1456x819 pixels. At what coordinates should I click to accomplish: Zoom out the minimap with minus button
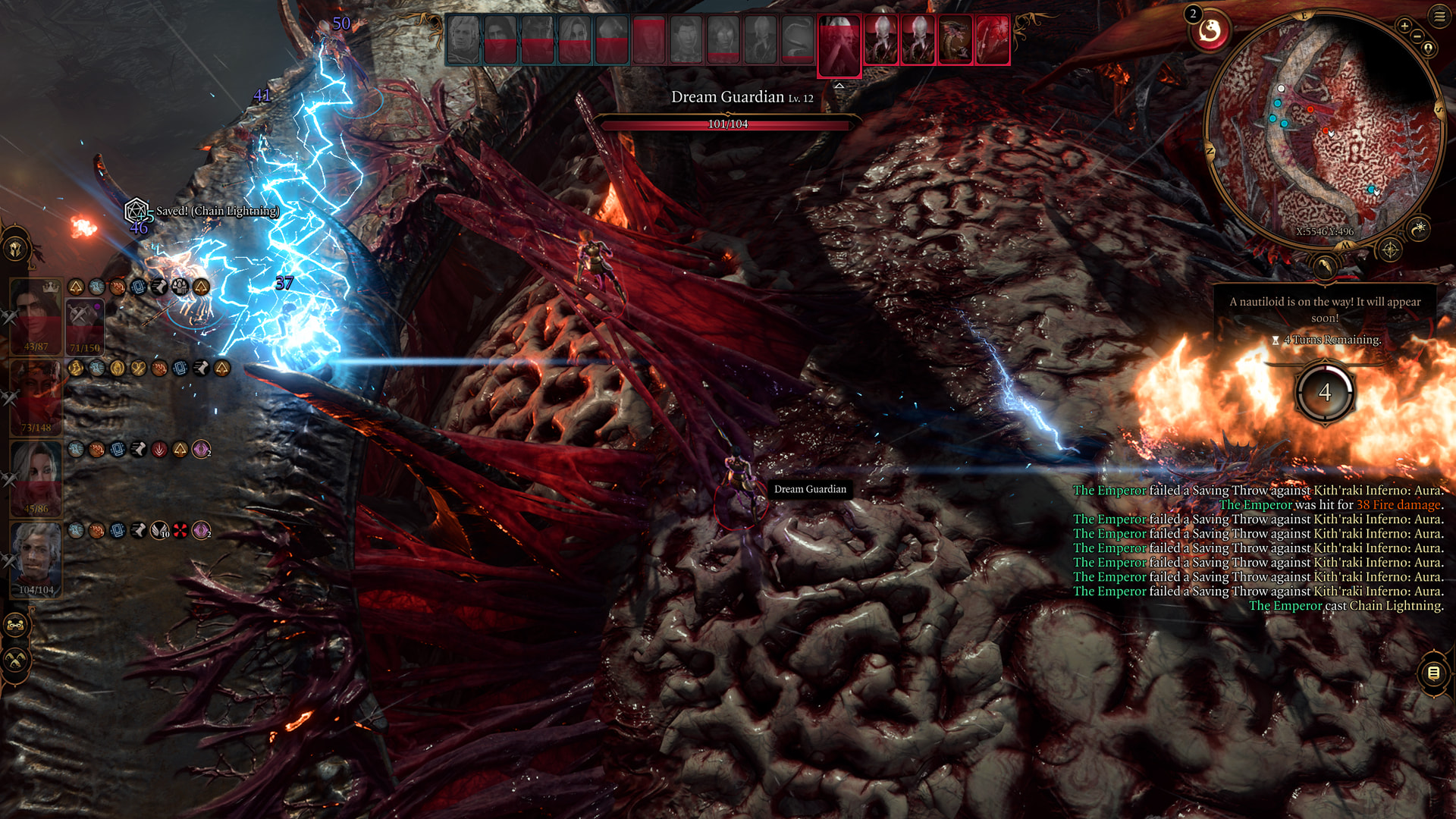click(x=1417, y=36)
